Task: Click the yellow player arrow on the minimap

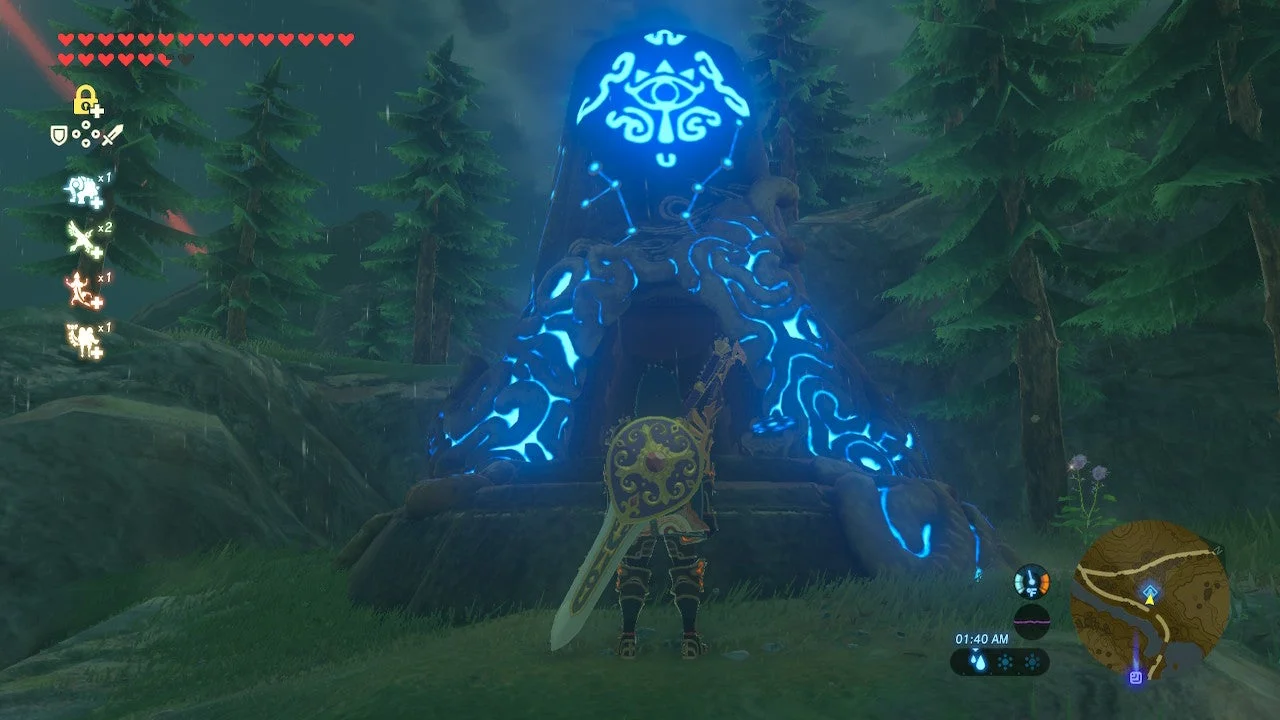Action: (x=1150, y=601)
